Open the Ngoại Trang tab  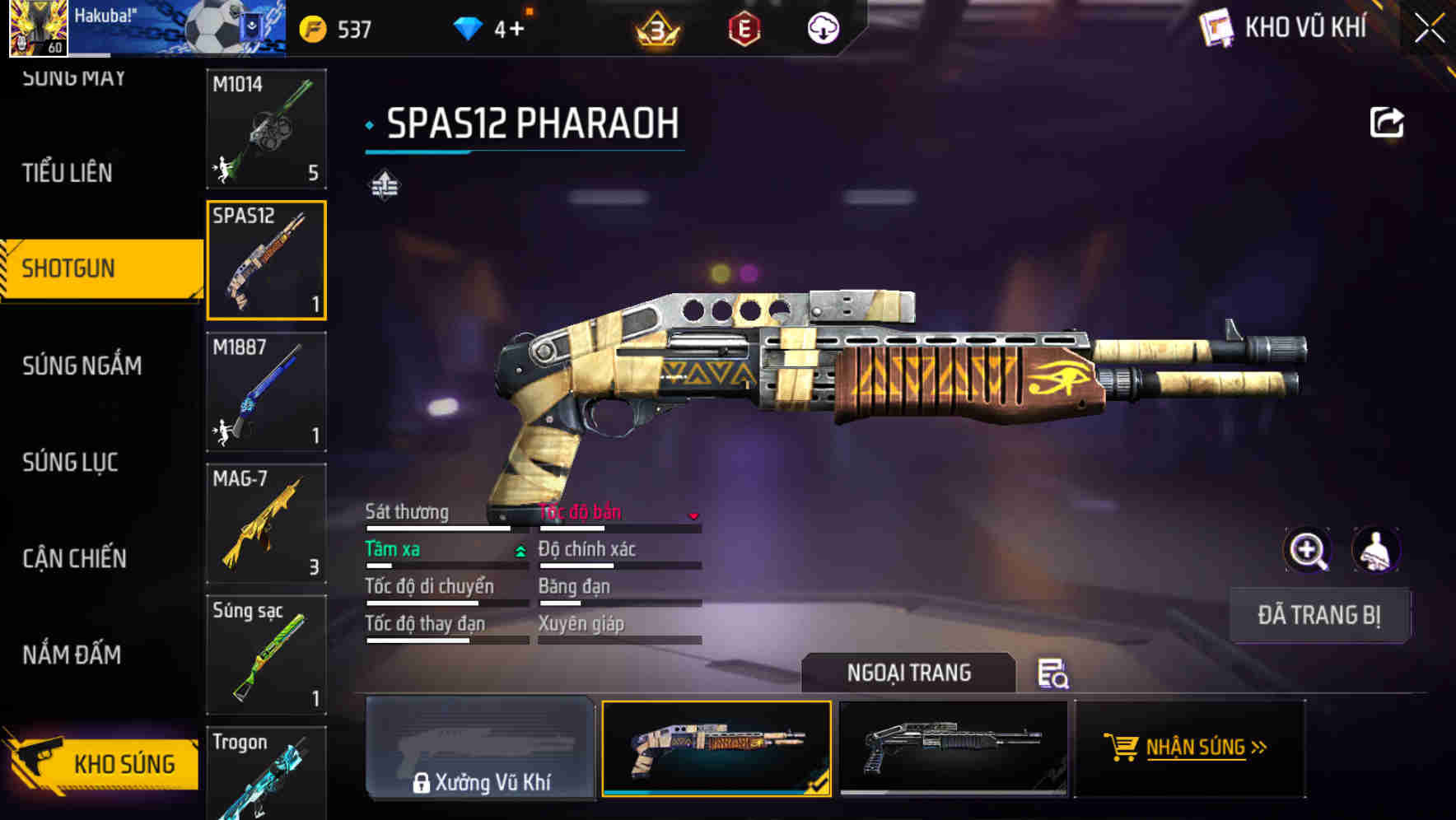click(x=910, y=673)
